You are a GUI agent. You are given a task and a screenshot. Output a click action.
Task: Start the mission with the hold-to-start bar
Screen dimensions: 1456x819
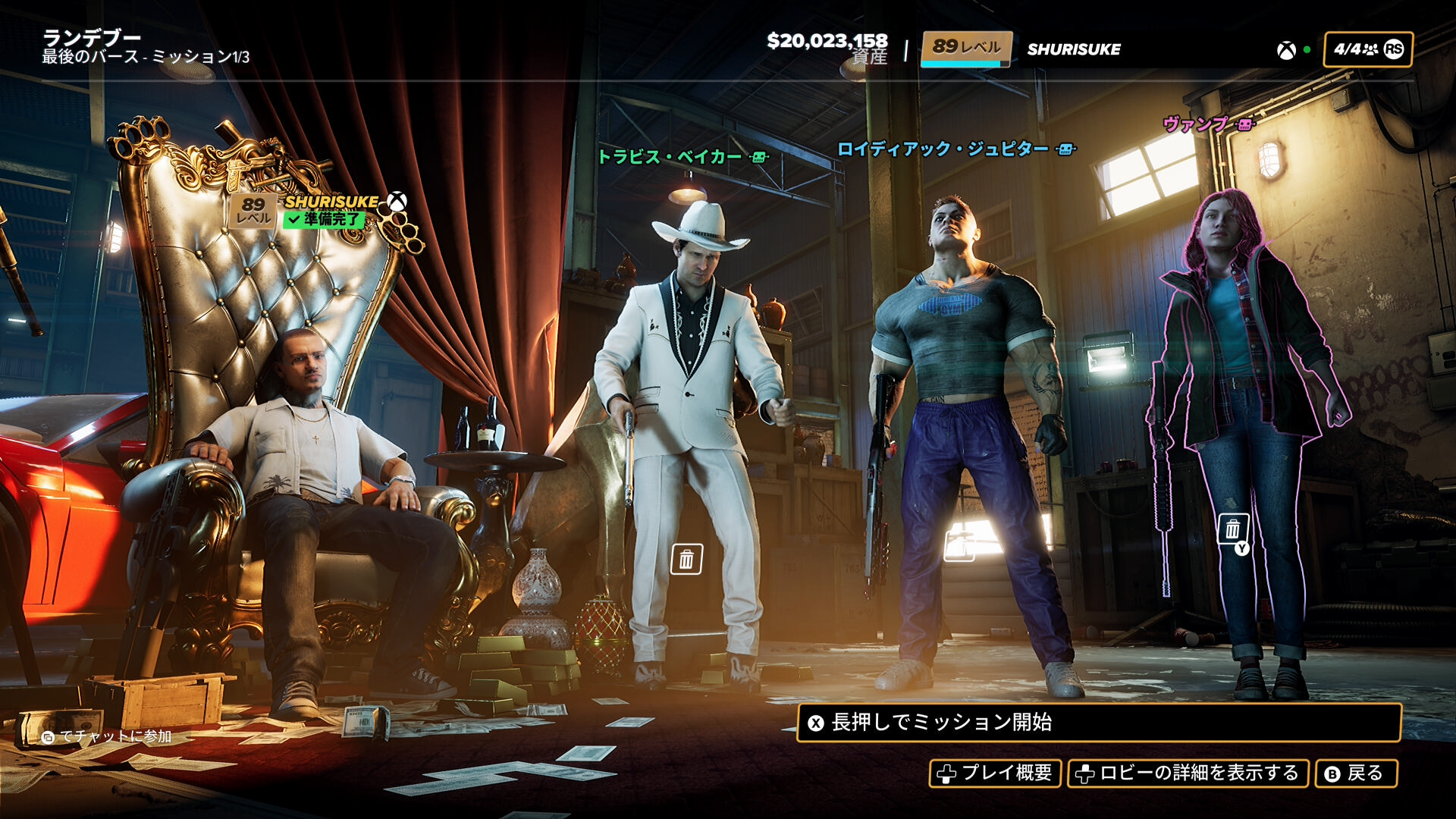click(x=1098, y=723)
